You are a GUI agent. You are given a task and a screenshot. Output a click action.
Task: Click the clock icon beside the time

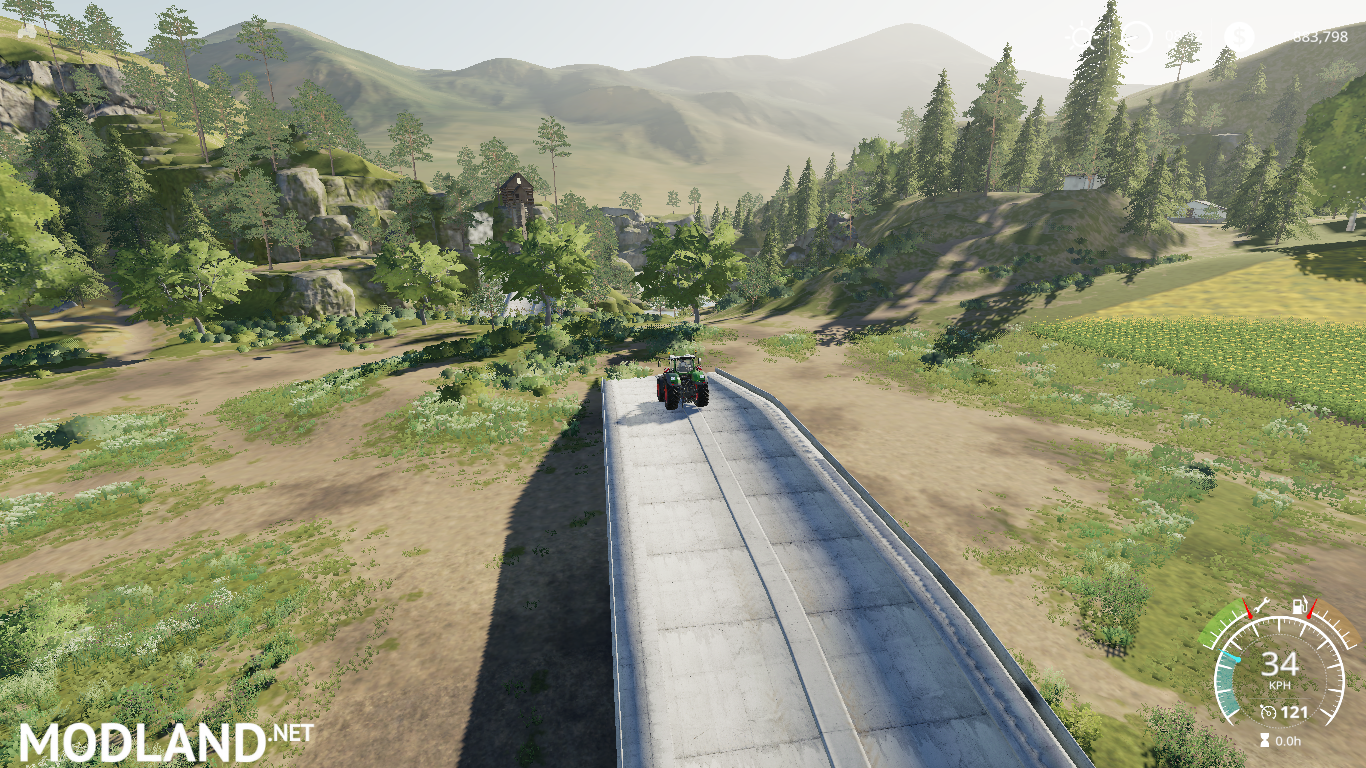point(1136,36)
